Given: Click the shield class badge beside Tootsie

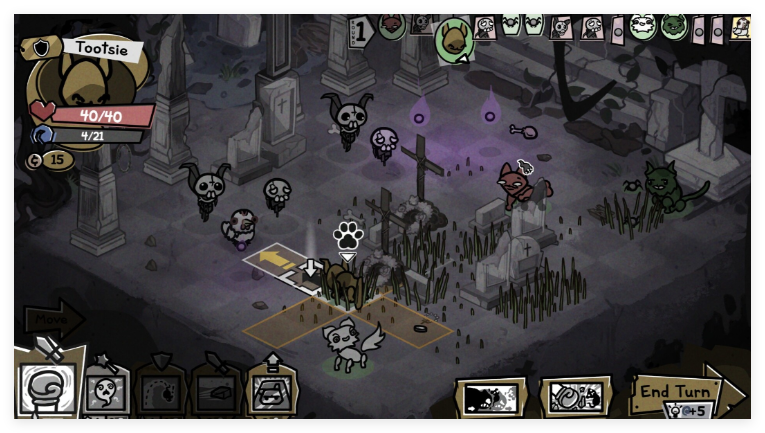Looking at the screenshot, I should tap(42, 49).
